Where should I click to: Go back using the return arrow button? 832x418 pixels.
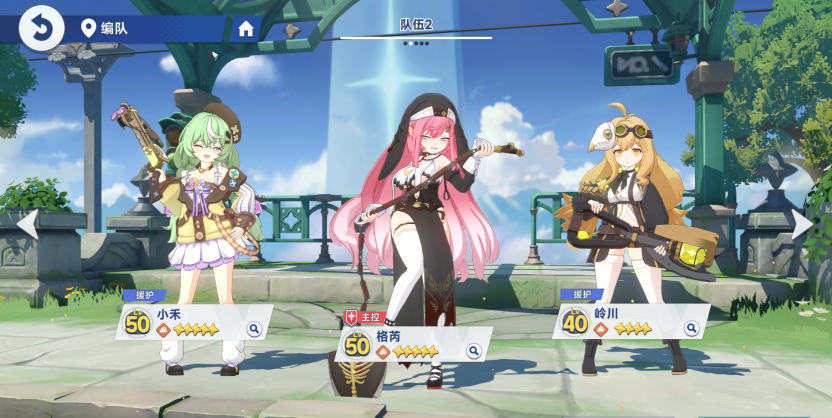point(41,27)
